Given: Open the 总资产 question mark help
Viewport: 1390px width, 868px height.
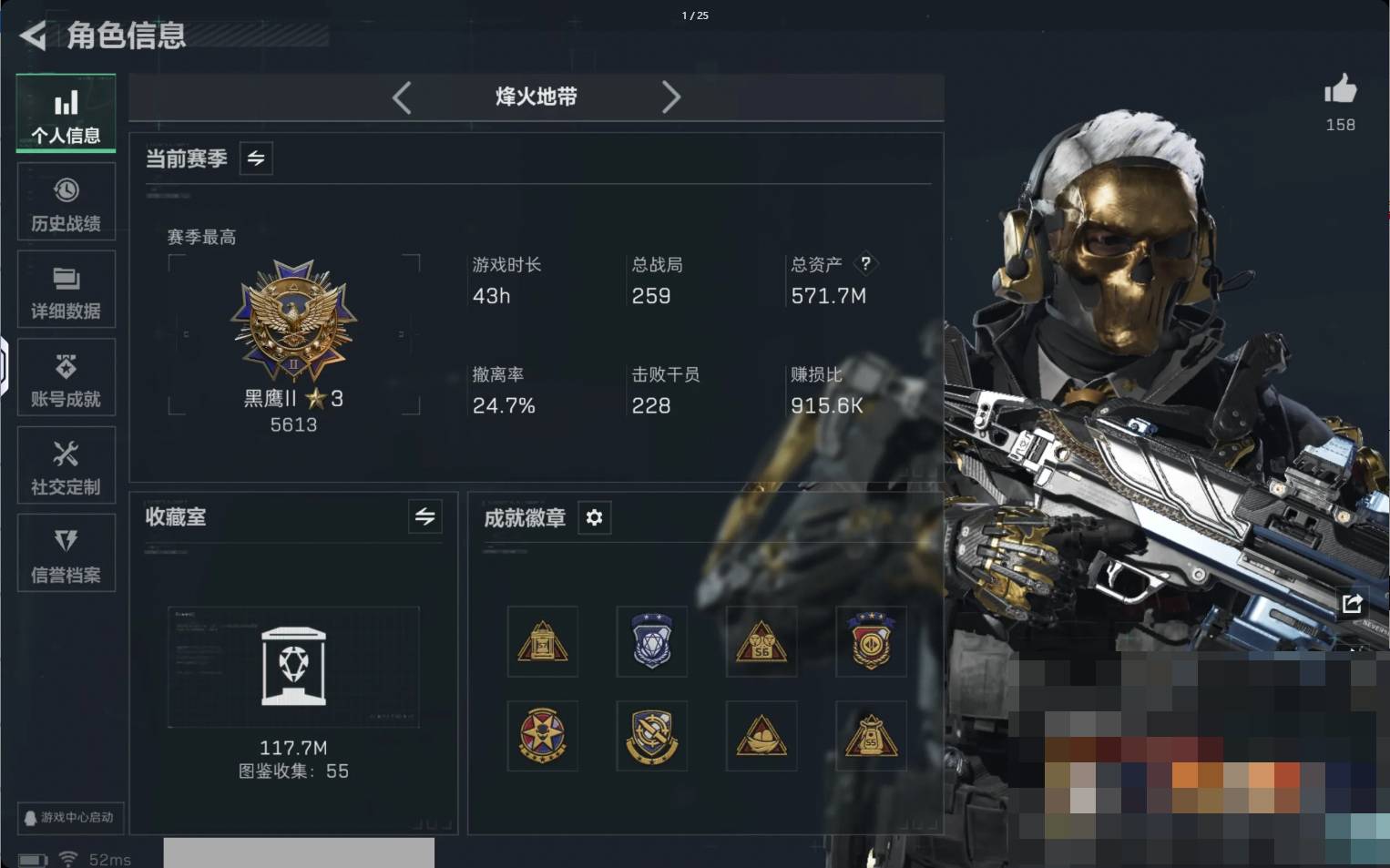Looking at the screenshot, I should tap(865, 263).
